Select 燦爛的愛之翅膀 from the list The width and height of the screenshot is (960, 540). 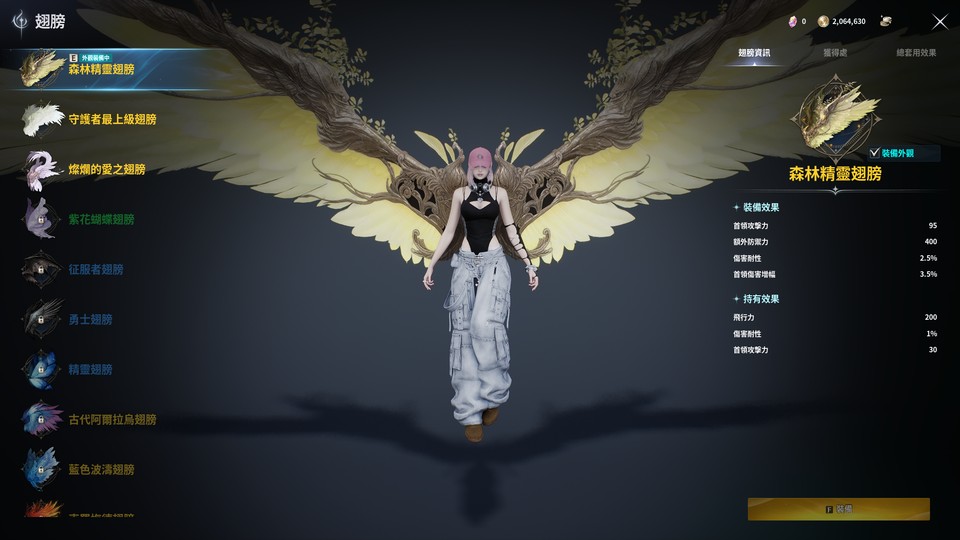[105, 169]
